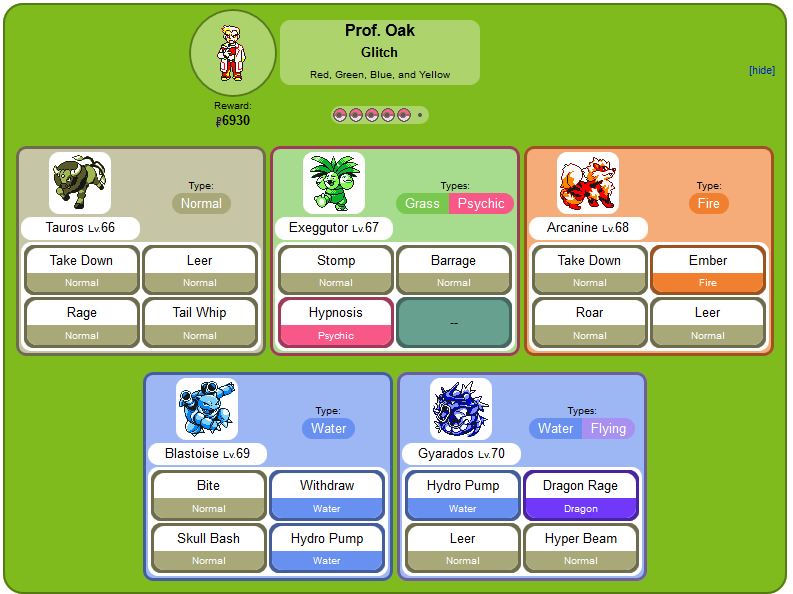The width and height of the screenshot is (793, 594).
Task: Click the Roar move
Action: coord(590,313)
